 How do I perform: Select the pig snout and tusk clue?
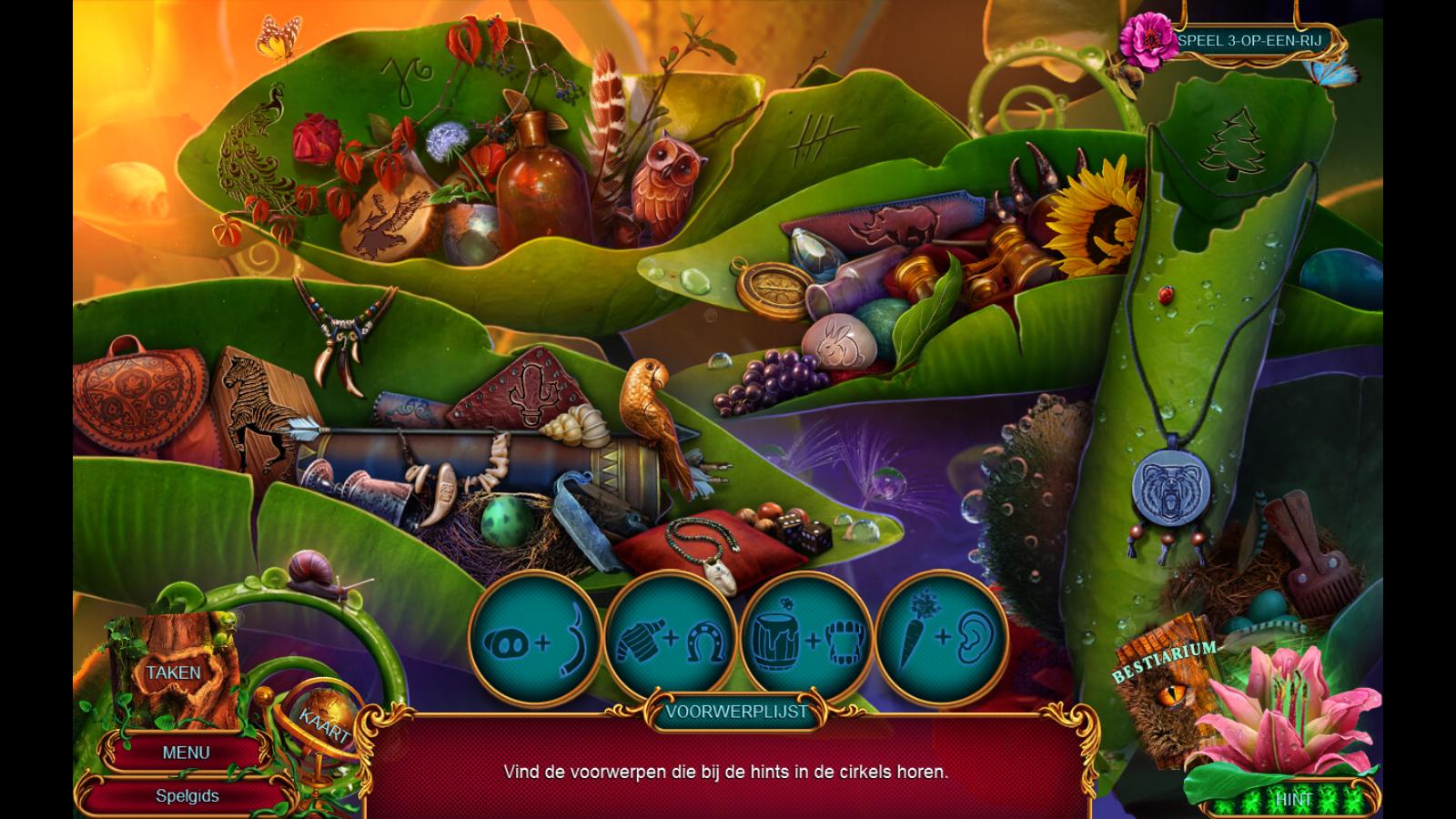pyautogui.click(x=535, y=640)
